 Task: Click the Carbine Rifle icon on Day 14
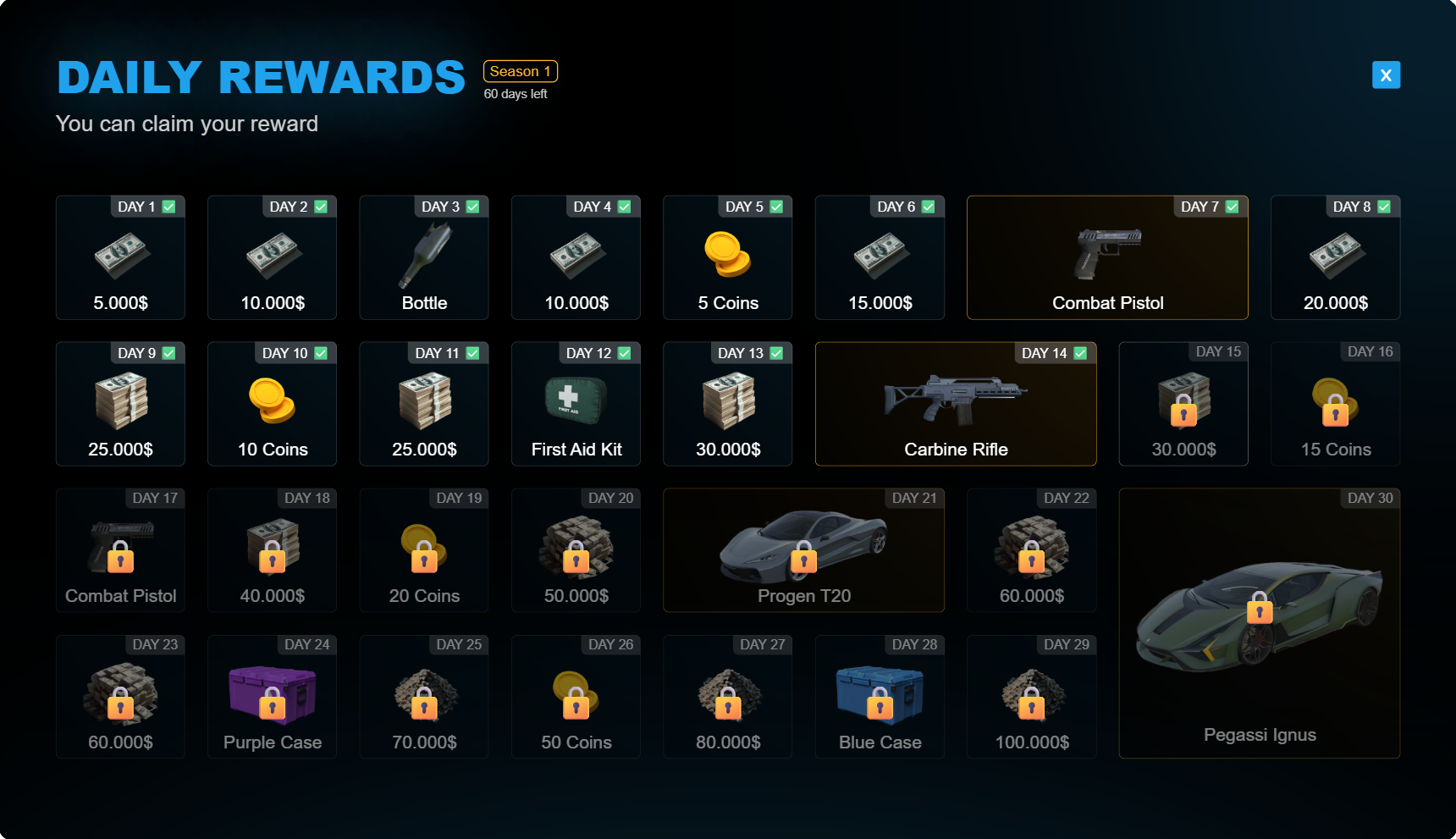(955, 398)
